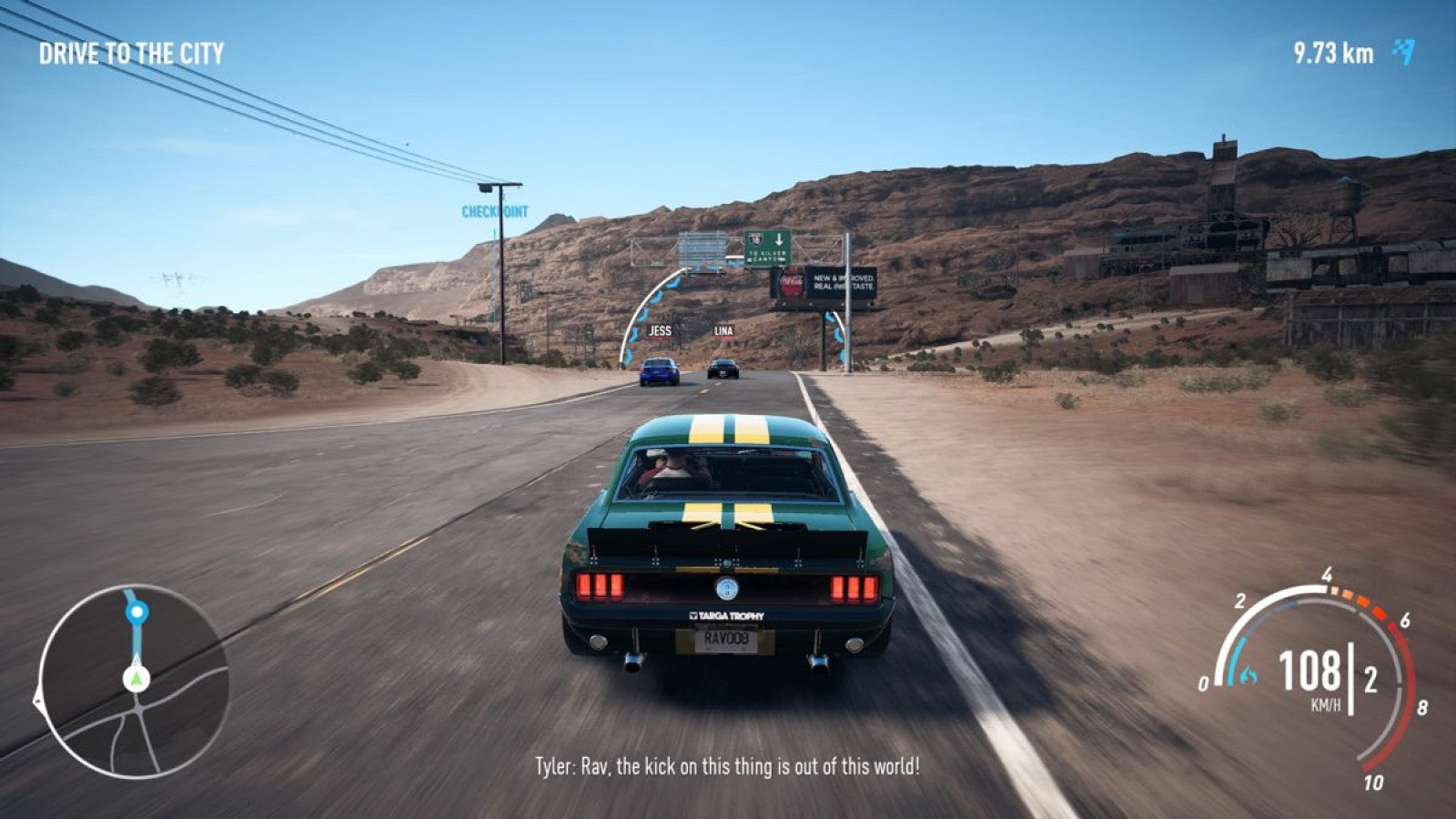Click the TARGA TROPHY badge on the car
The image size is (1456, 819).
(726, 615)
